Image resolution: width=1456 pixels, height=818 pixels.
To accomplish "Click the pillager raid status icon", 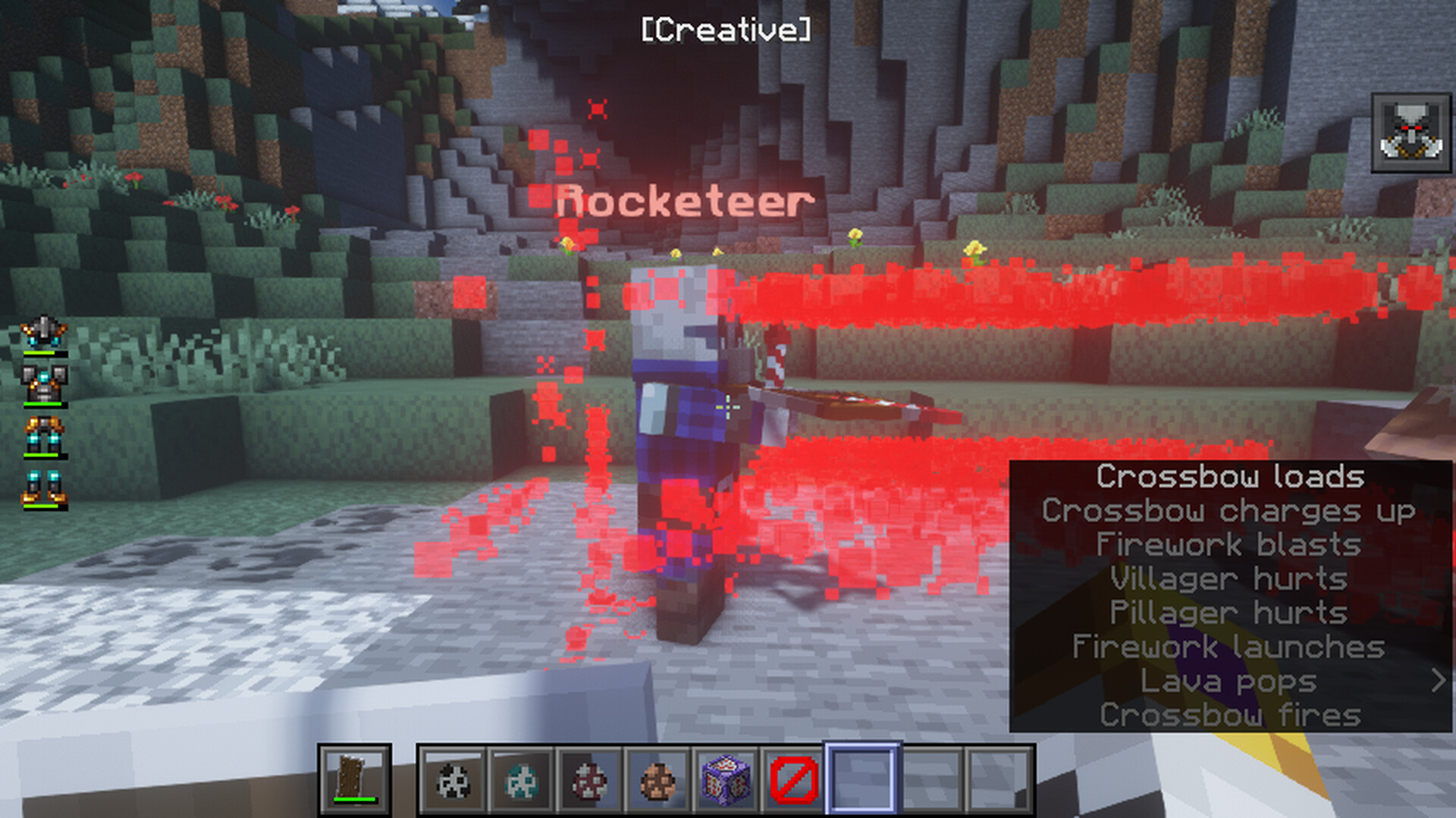I will [x=1410, y=133].
